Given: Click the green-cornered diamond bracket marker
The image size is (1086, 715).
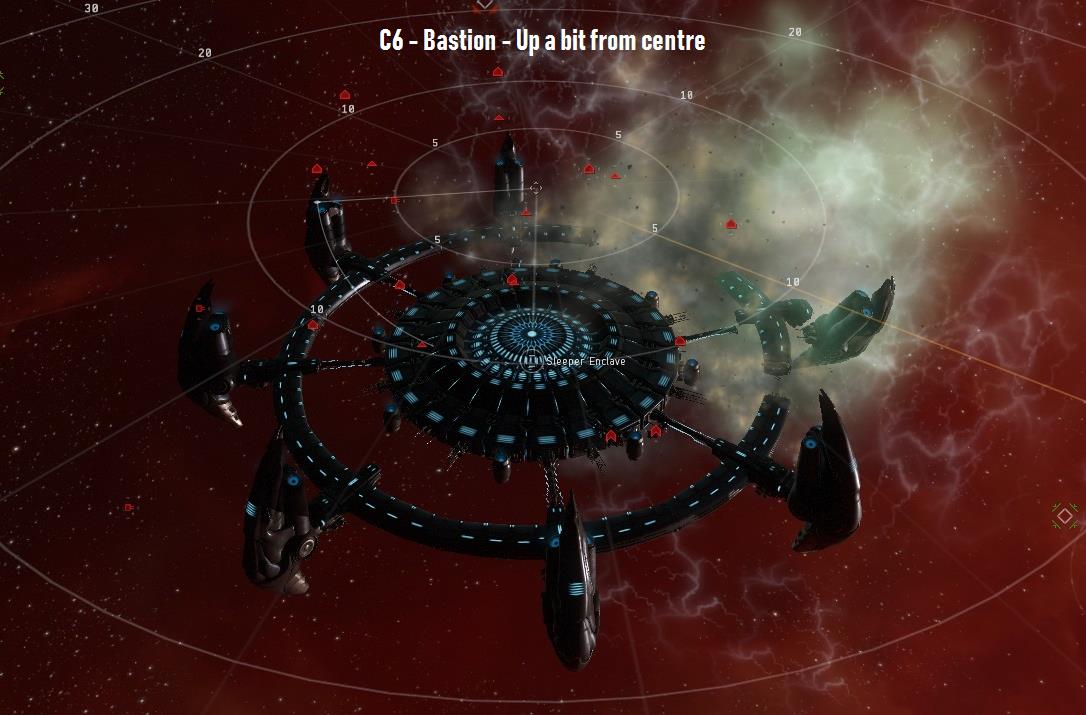Looking at the screenshot, I should (1065, 516).
